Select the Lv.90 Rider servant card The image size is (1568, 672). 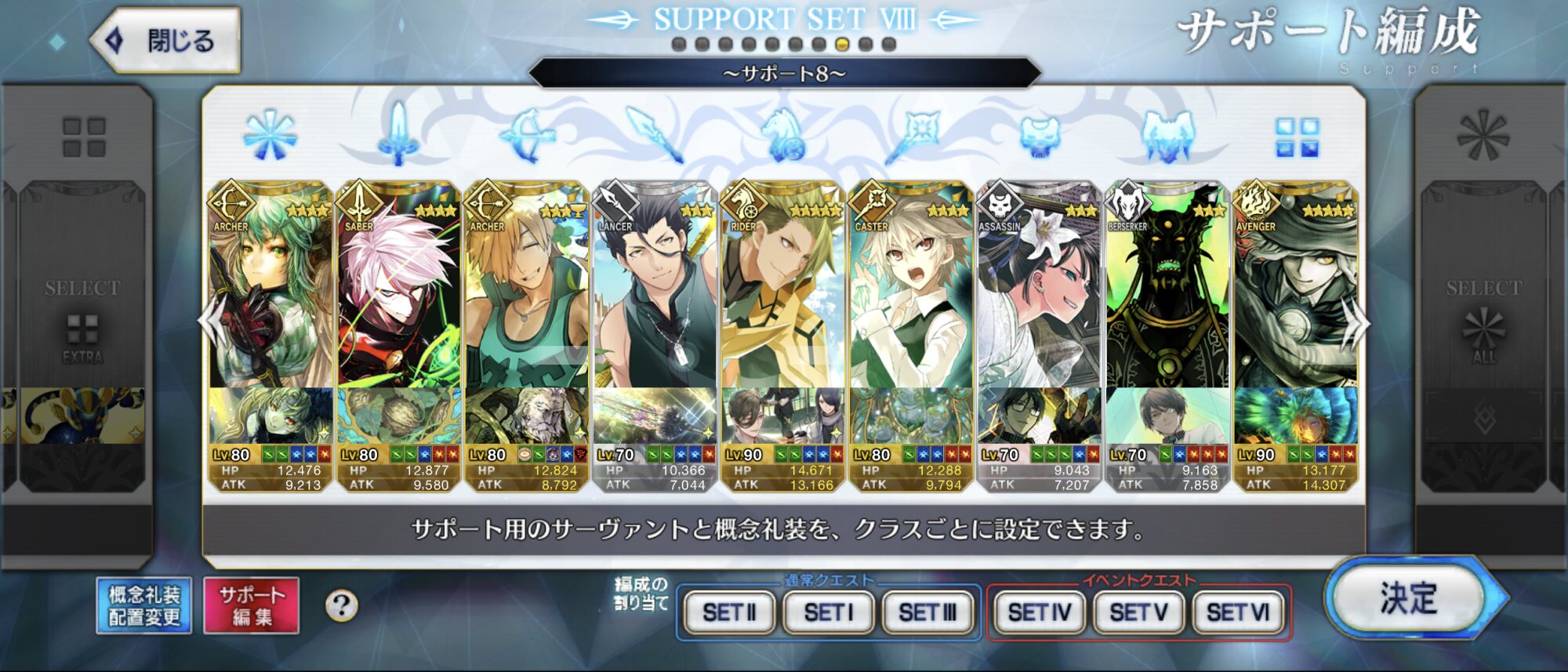(x=782, y=314)
